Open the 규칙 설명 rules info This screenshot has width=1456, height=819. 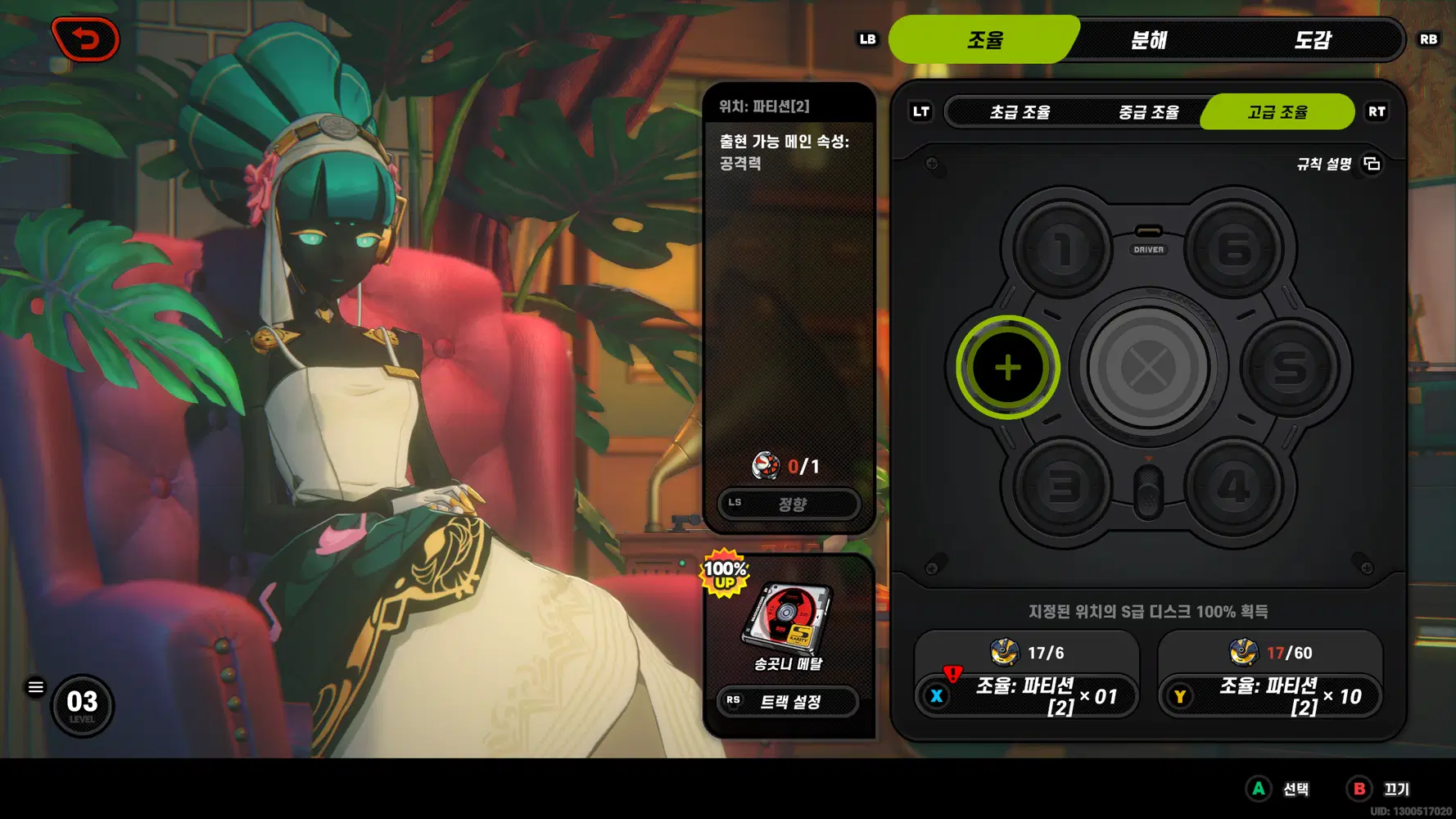coord(1338,165)
